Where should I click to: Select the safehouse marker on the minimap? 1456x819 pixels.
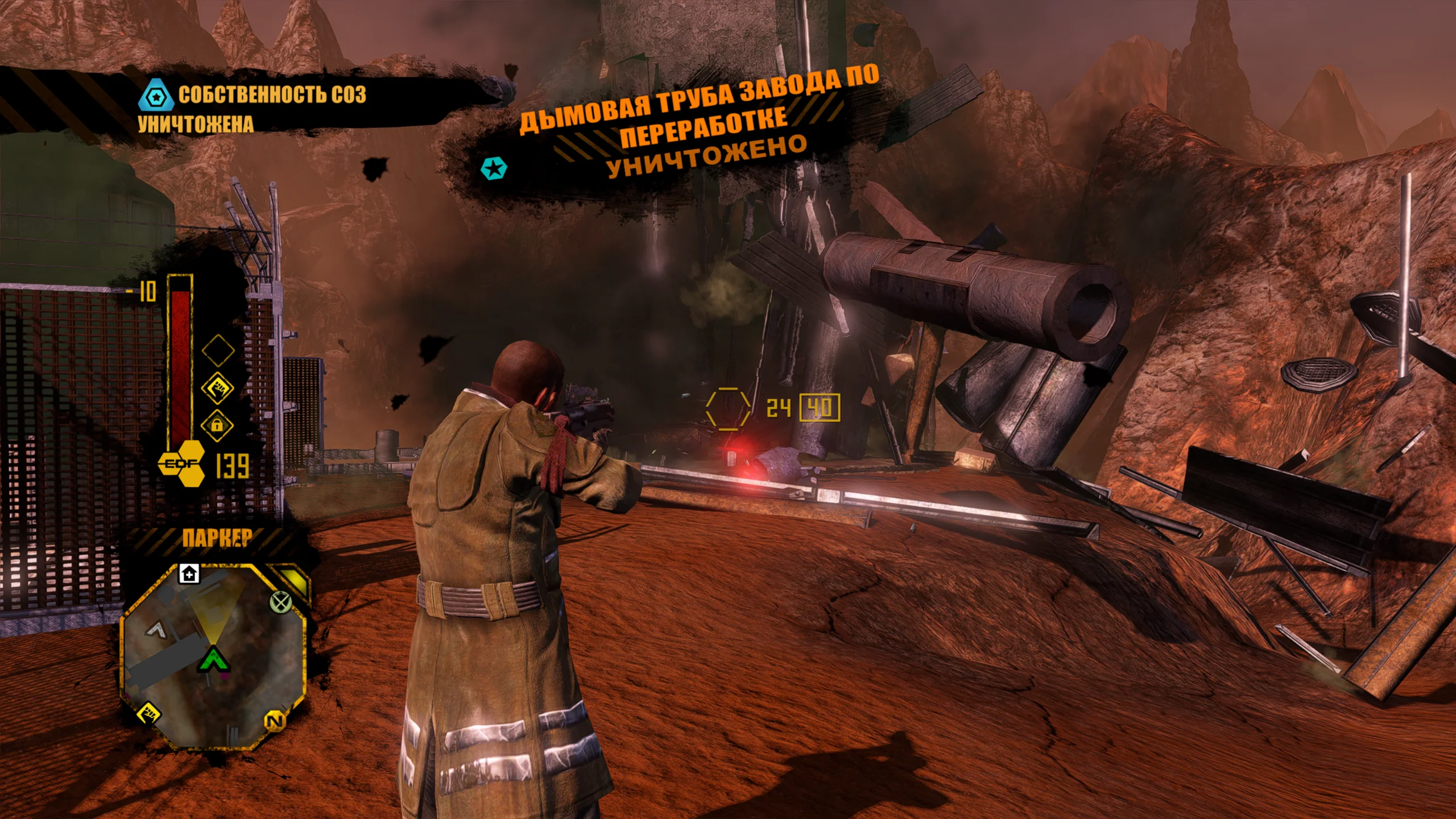189,573
